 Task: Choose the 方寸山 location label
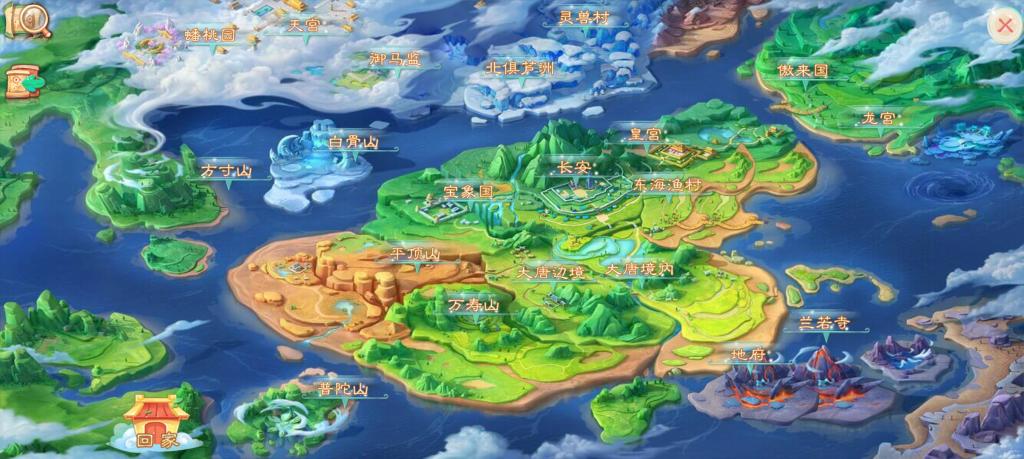(224, 171)
